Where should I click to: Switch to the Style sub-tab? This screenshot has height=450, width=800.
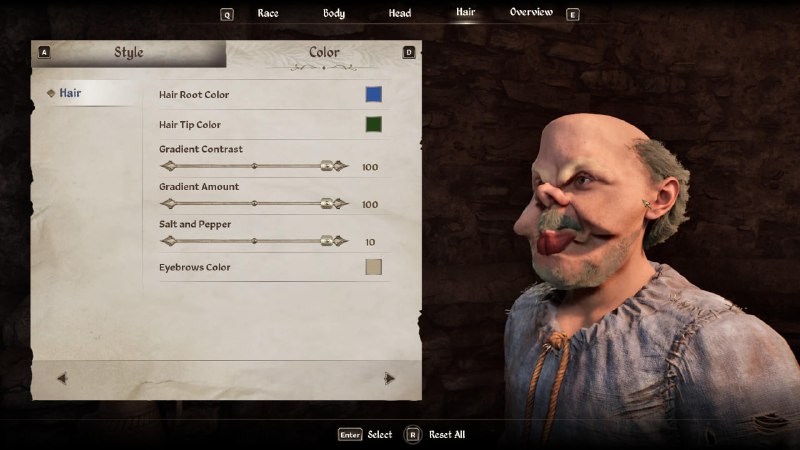click(x=128, y=53)
